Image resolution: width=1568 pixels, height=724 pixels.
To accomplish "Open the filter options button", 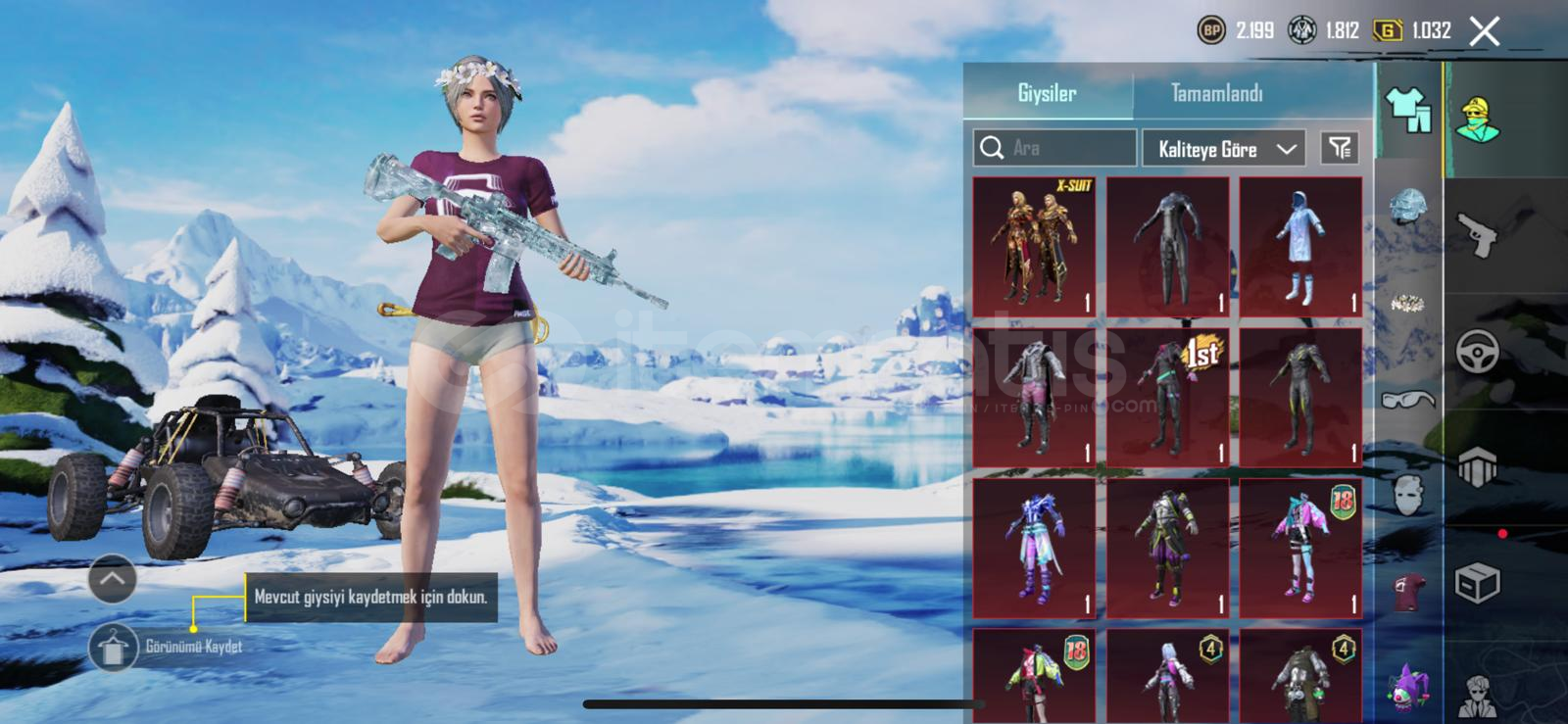I will point(1340,148).
